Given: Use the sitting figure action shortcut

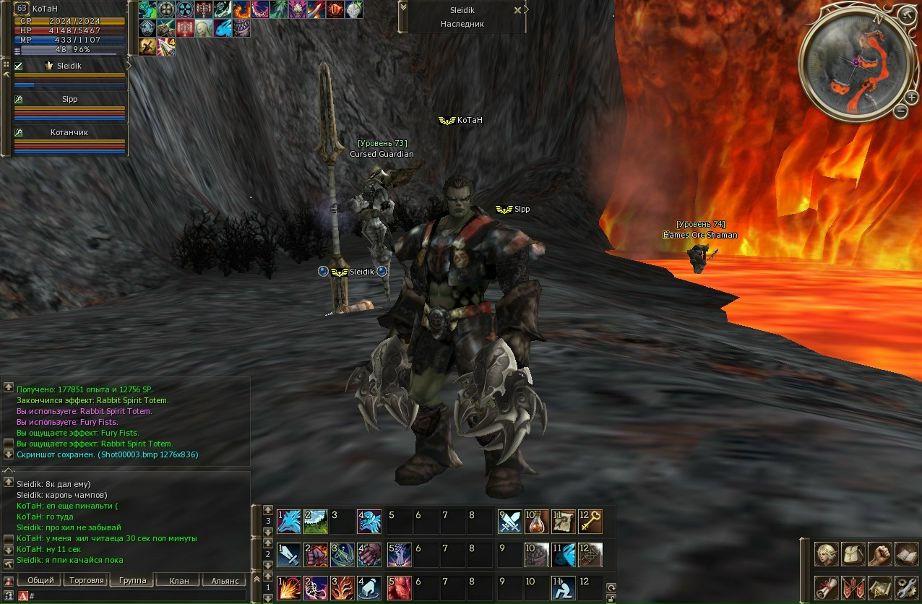Looking at the screenshot, I should point(562,587).
